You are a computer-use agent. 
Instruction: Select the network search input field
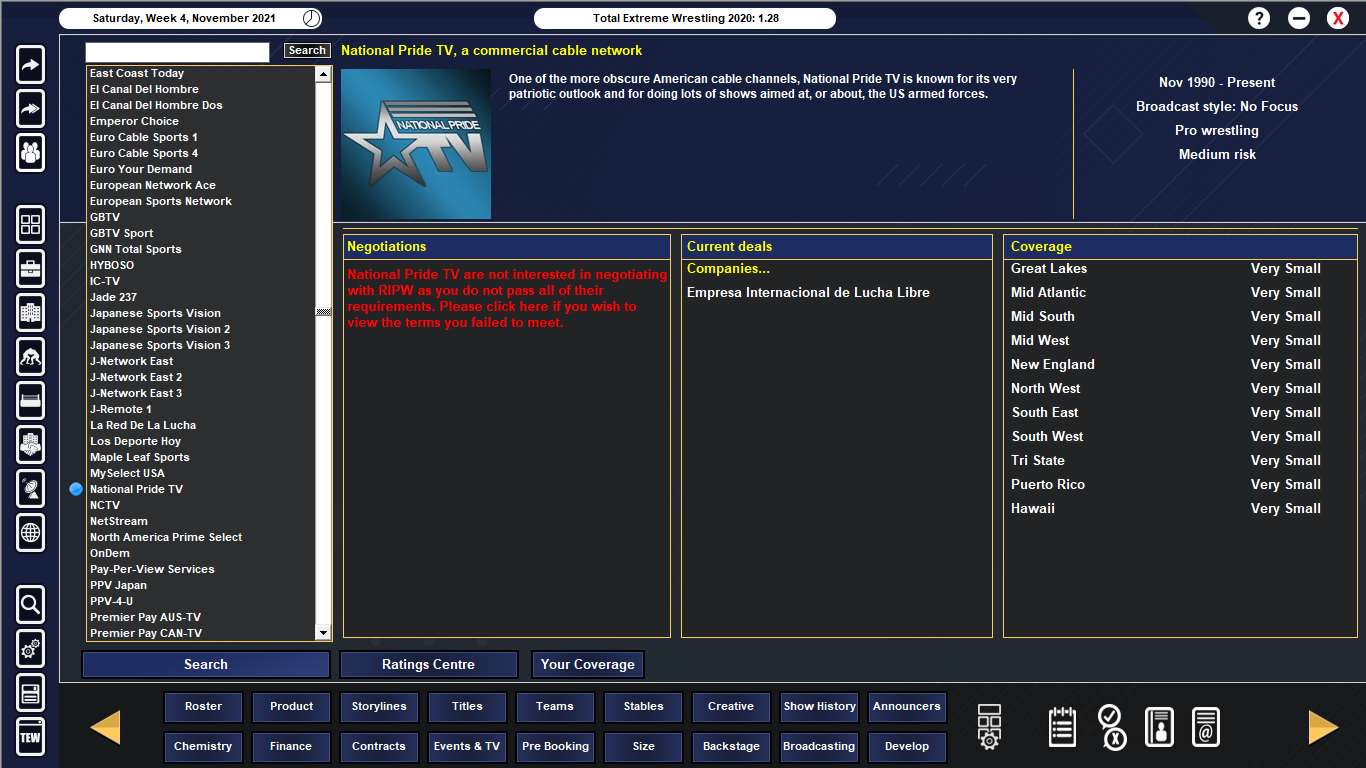(177, 52)
